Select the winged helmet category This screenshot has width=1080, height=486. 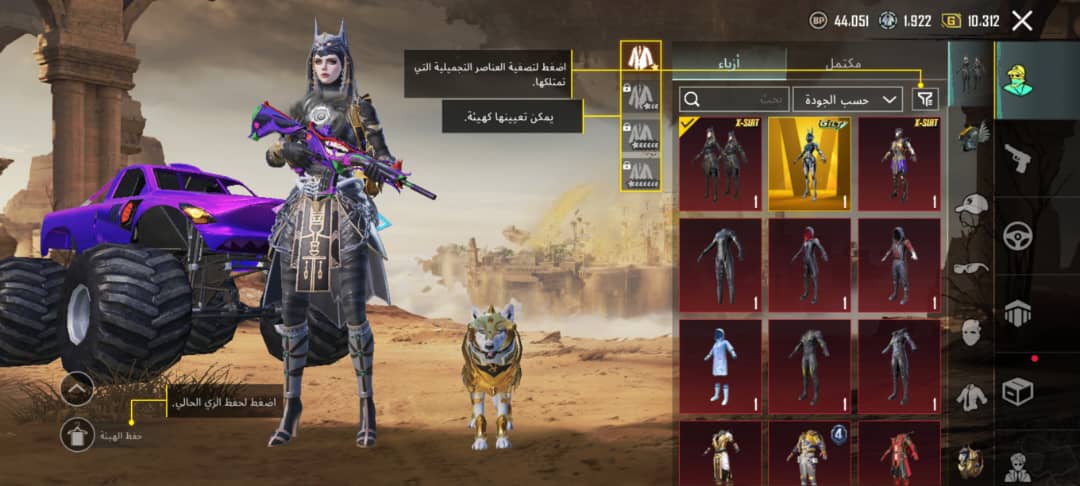pos(970,137)
